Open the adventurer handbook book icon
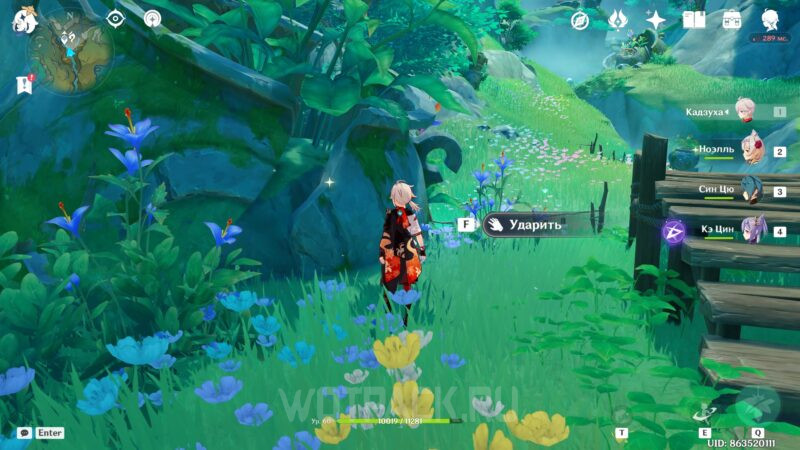 coord(694,20)
